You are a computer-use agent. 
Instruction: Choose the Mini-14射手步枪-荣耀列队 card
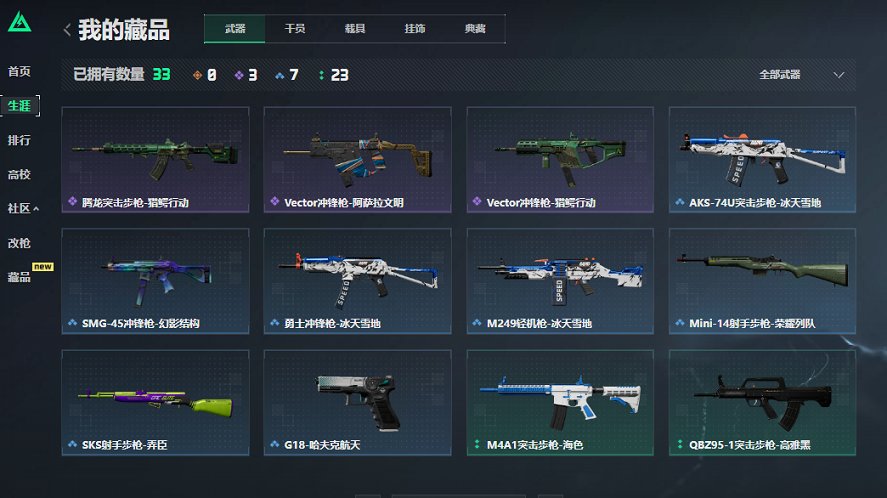(762, 281)
